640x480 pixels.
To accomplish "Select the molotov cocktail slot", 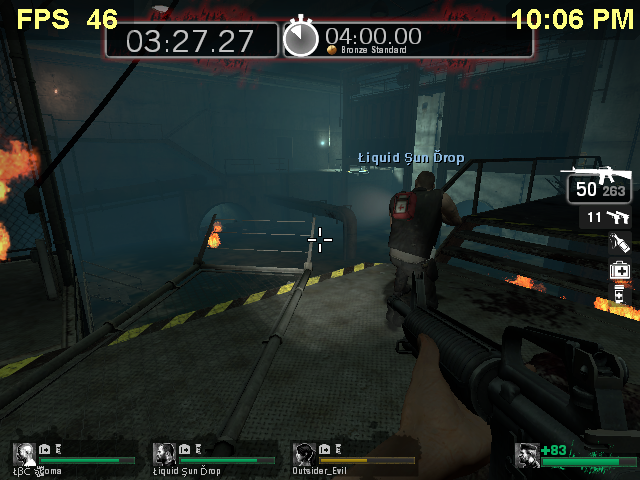I will click(x=619, y=243).
